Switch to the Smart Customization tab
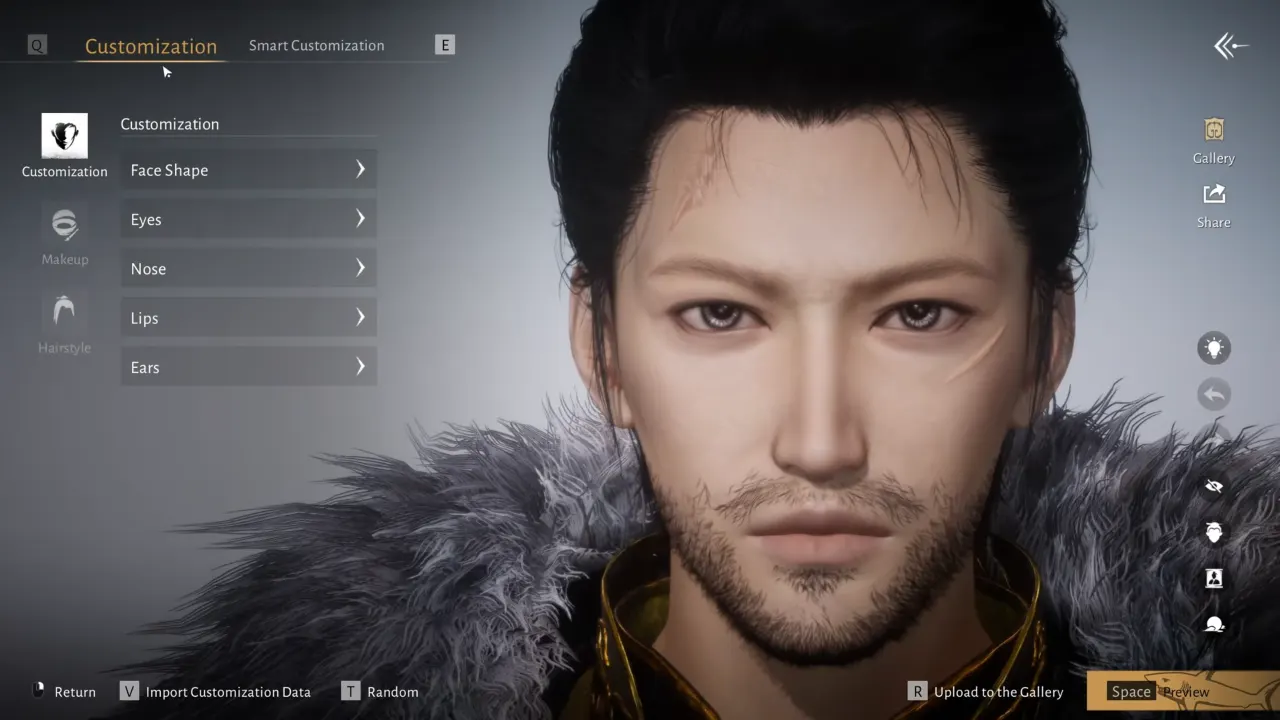Image resolution: width=1280 pixels, height=720 pixels. (316, 45)
